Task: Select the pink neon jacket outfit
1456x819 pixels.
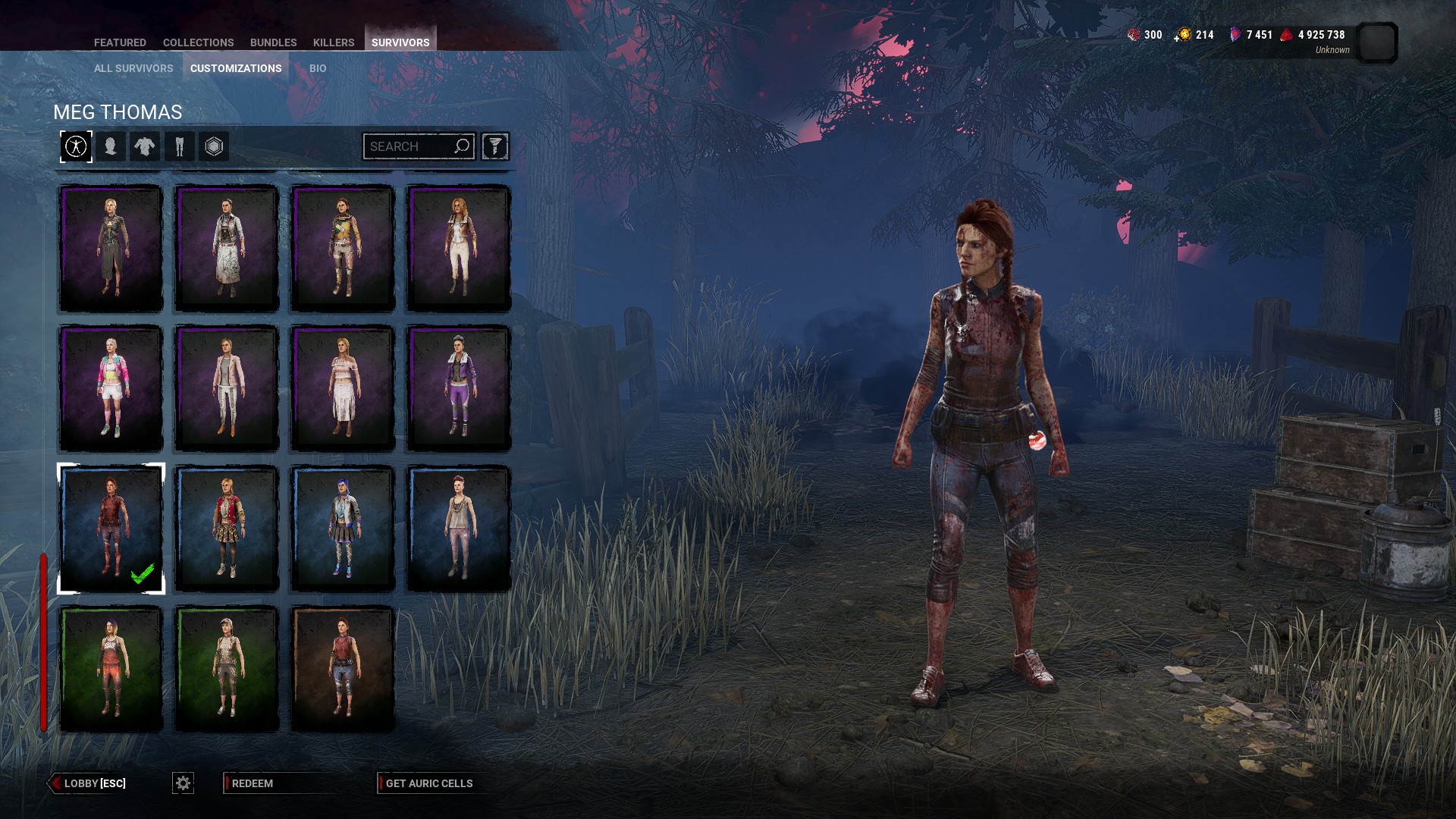Action: click(x=111, y=388)
